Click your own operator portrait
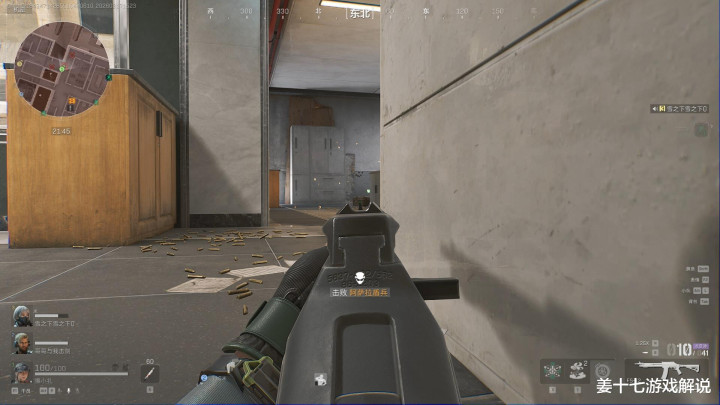The height and width of the screenshot is (405, 720). [21, 373]
